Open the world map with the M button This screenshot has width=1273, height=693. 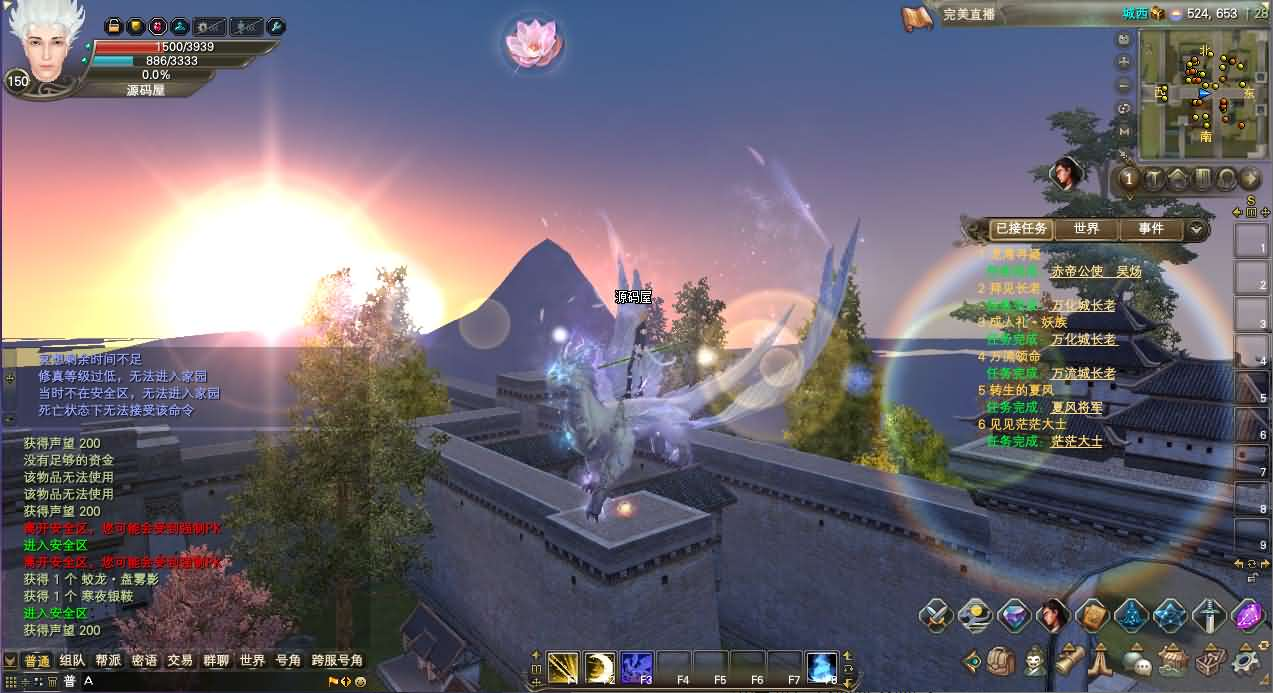point(1124,131)
